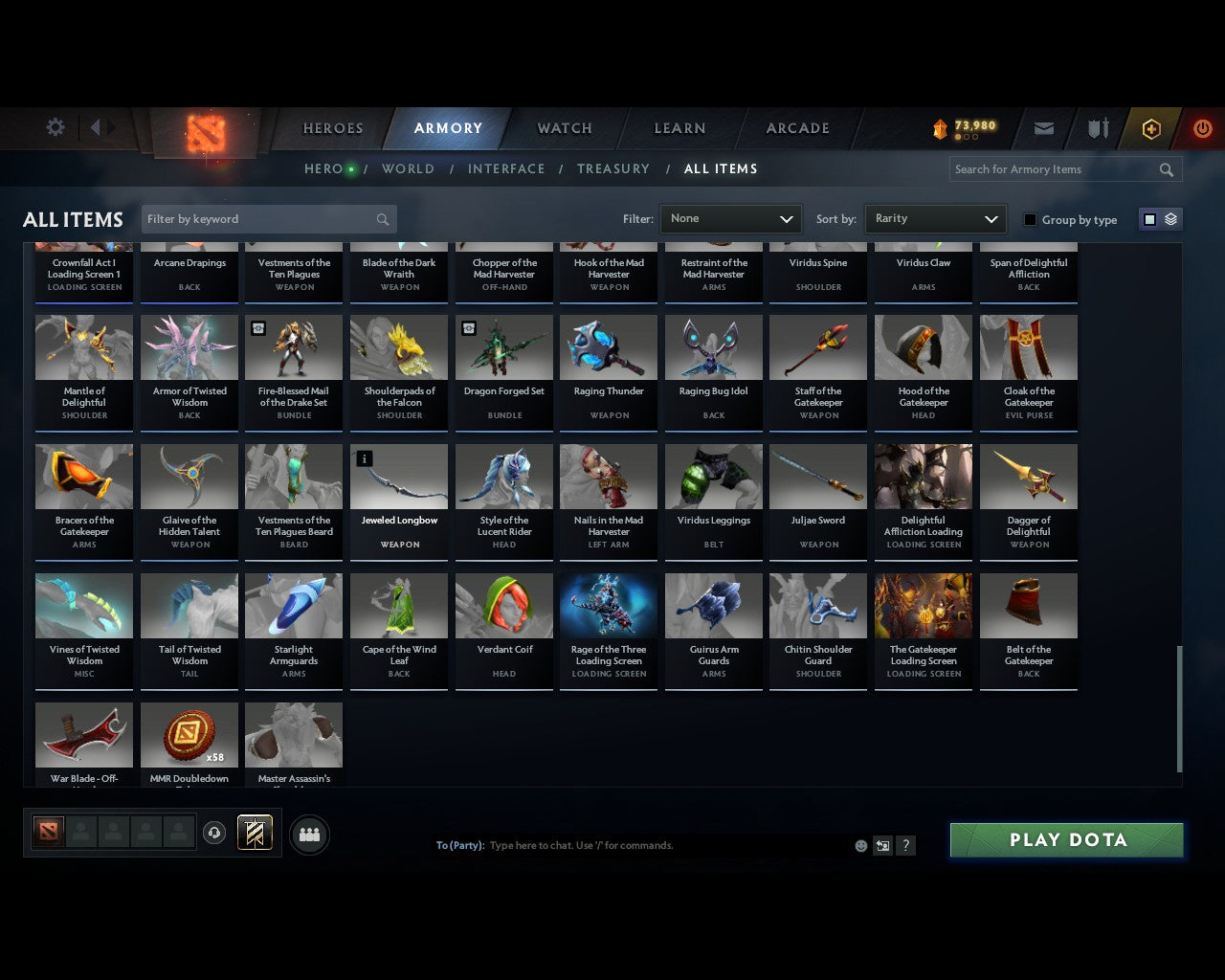Toggle the stacked layers view icon
Viewport: 1225px width, 980px height.
[1169, 218]
